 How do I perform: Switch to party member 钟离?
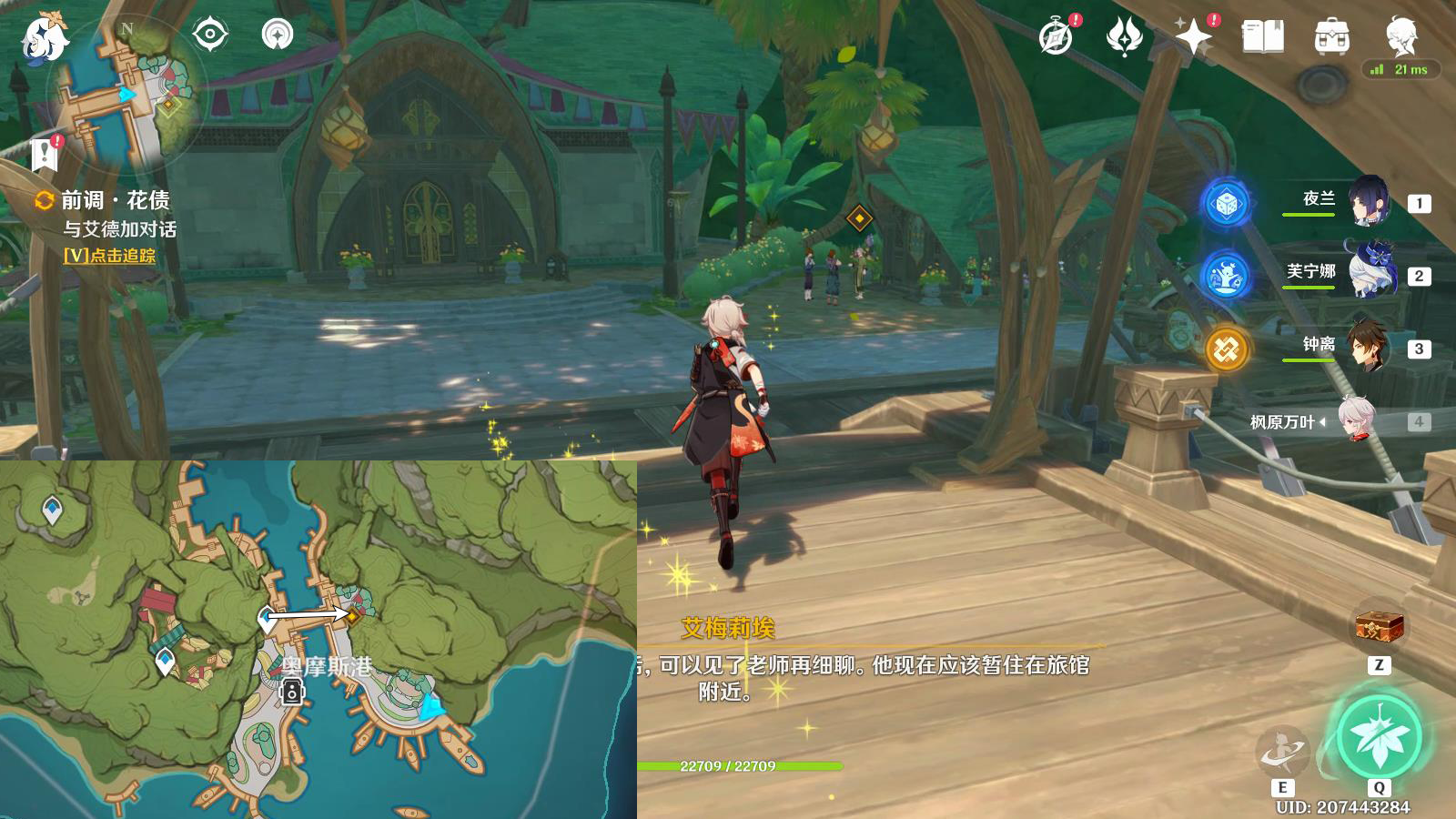(1368, 347)
